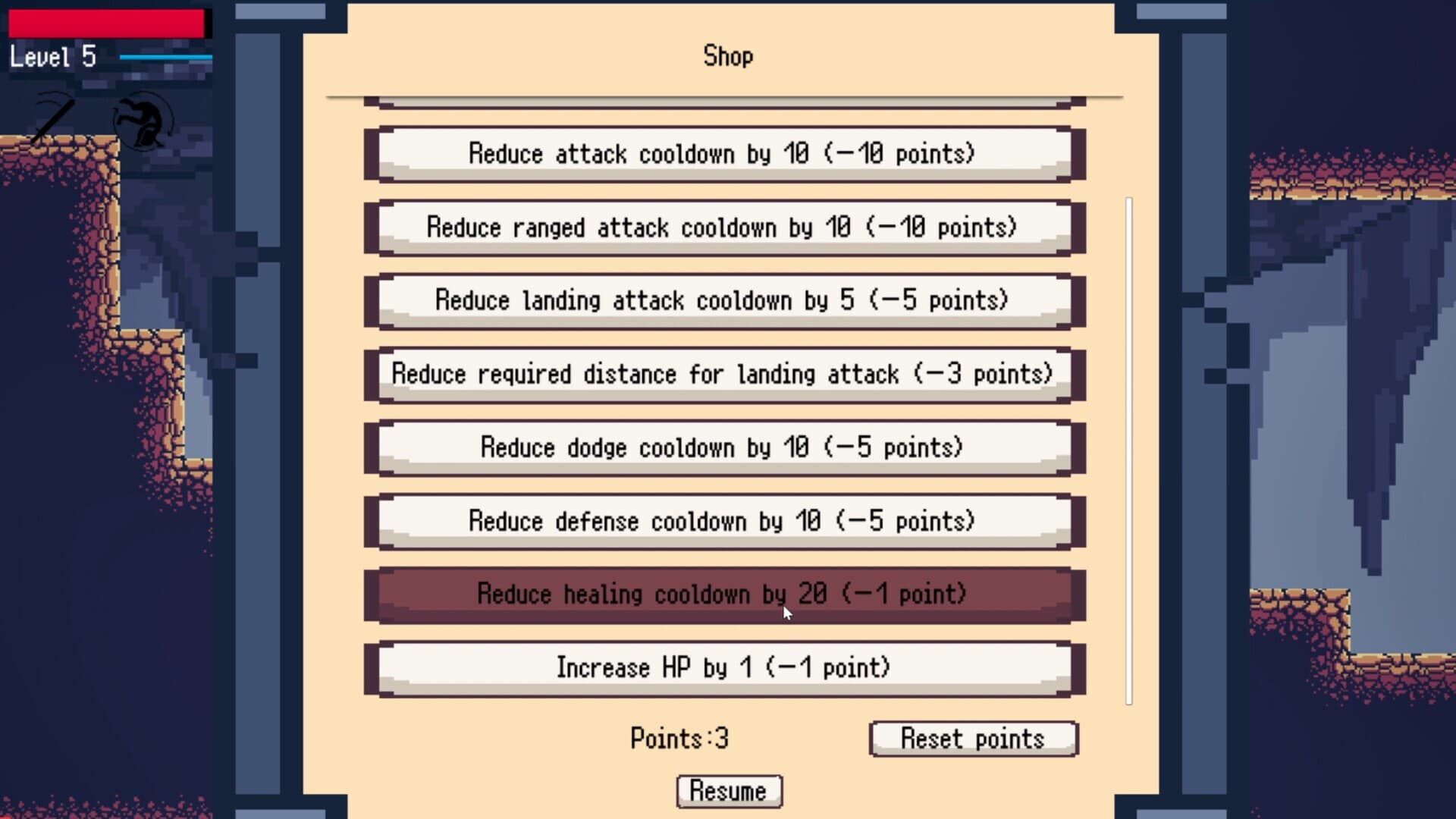Click the red health bar
Screen dimensions: 1456x819
click(106, 24)
